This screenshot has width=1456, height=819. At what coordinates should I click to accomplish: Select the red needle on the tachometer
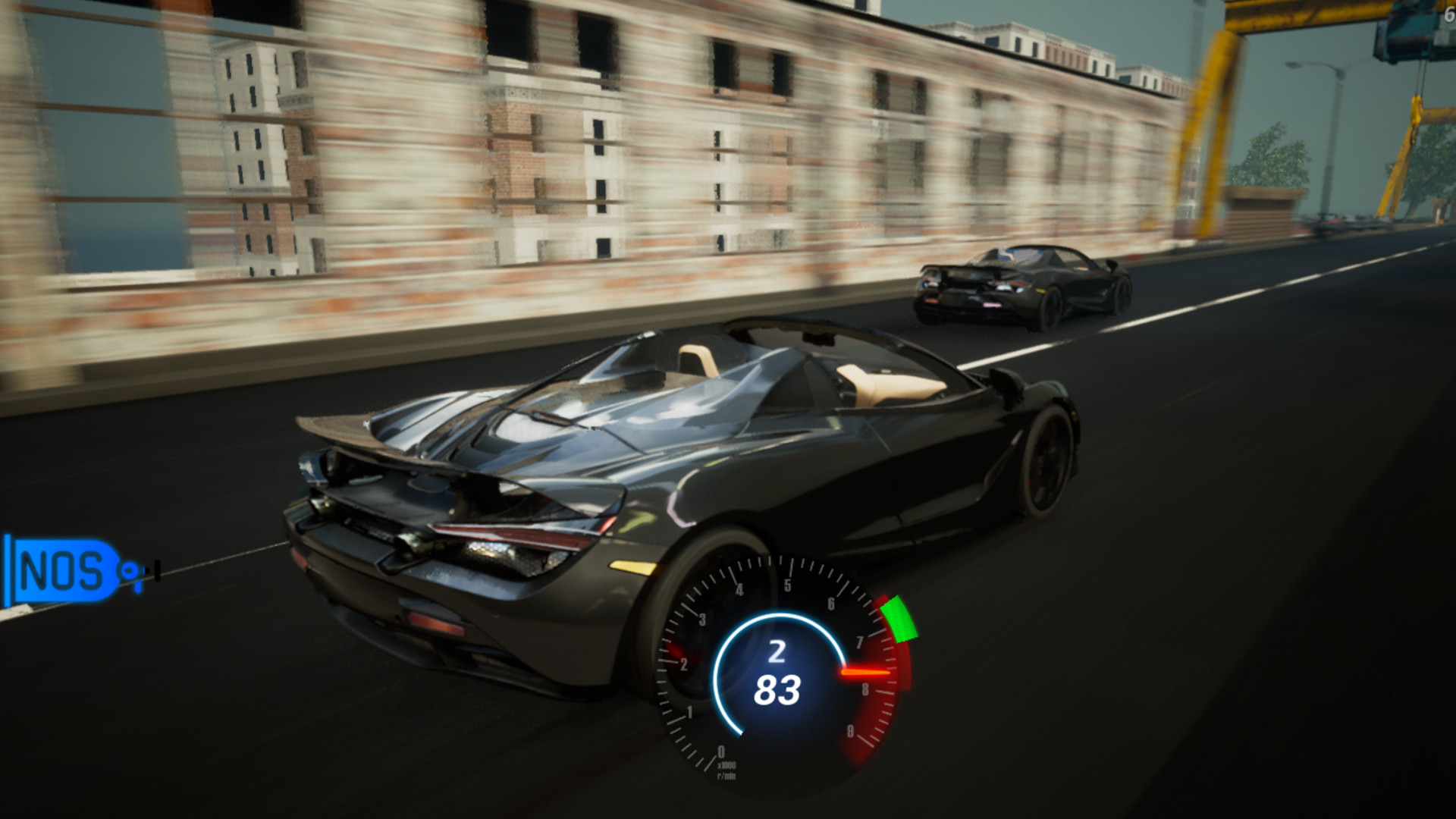pyautogui.click(x=864, y=671)
